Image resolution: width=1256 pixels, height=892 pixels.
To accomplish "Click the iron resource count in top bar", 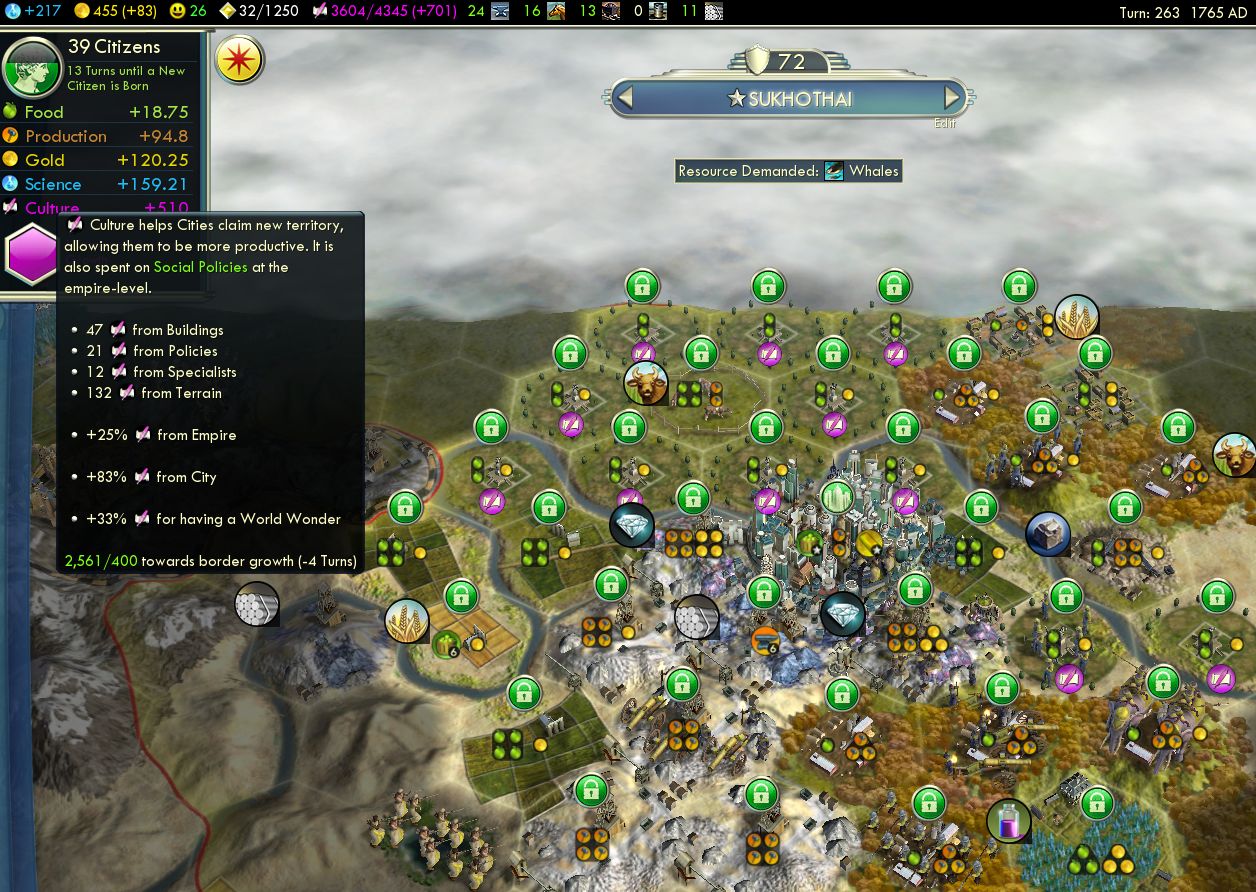I will pos(490,11).
